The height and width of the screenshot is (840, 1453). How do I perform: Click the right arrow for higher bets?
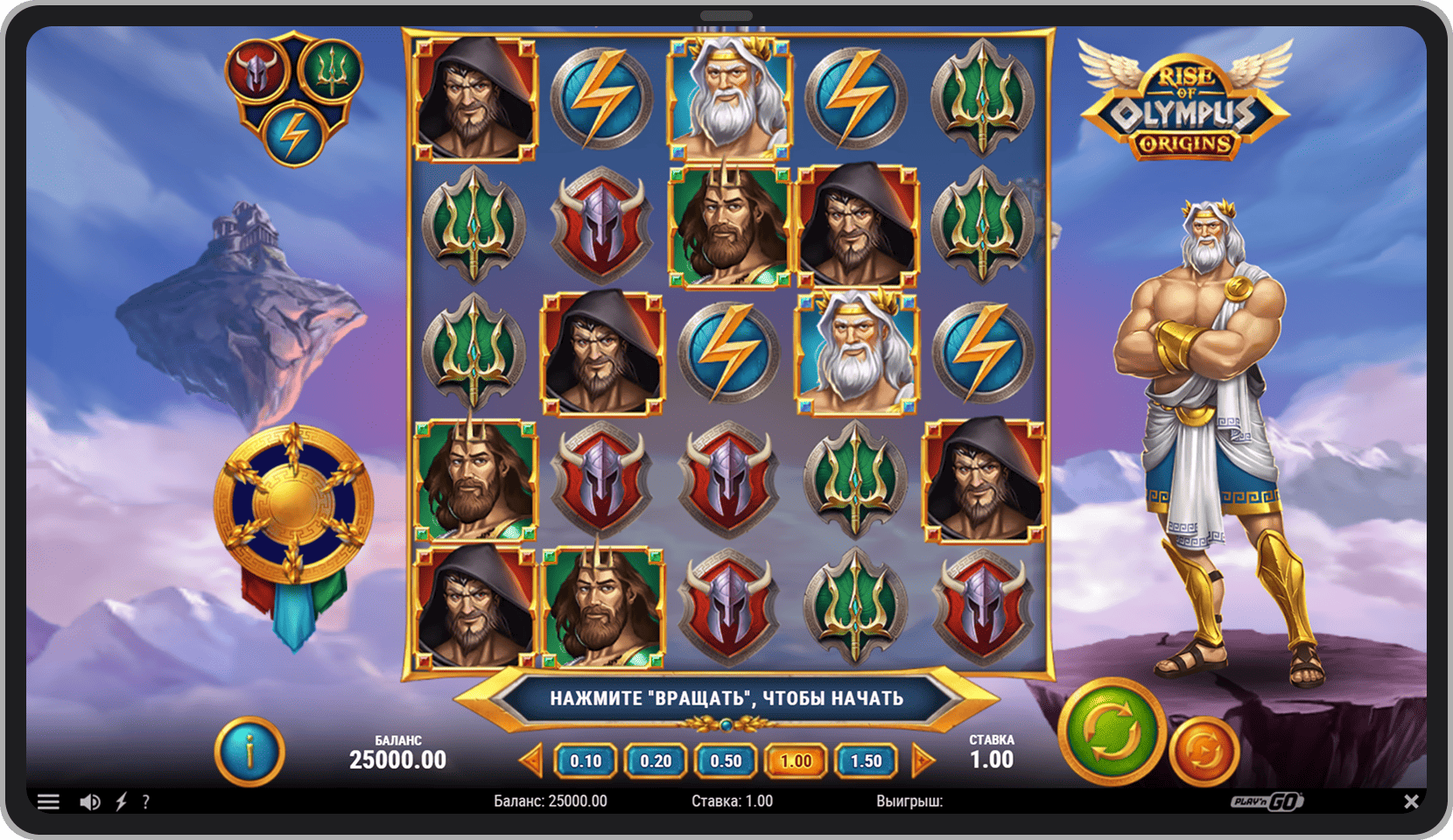(922, 761)
